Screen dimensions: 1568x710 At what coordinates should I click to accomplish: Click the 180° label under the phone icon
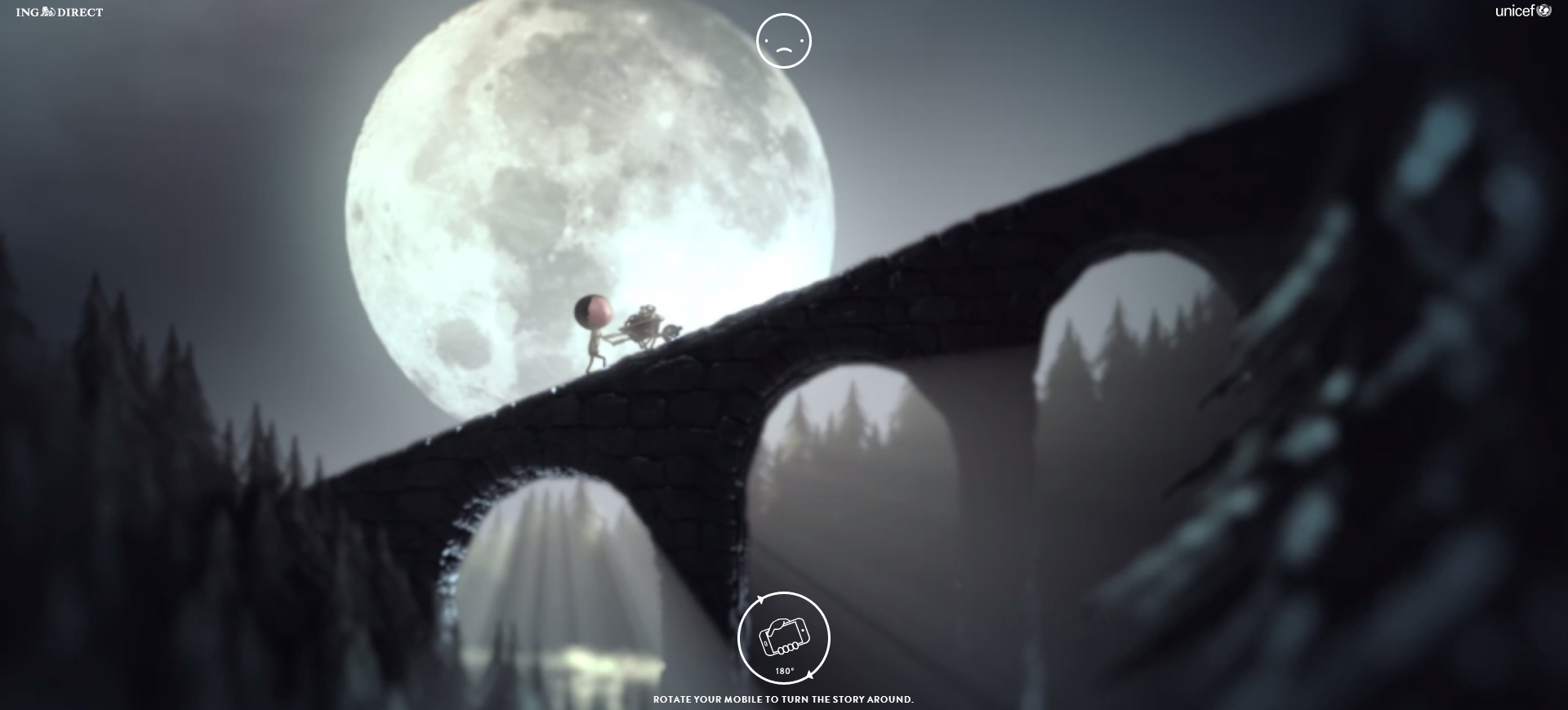[784, 671]
